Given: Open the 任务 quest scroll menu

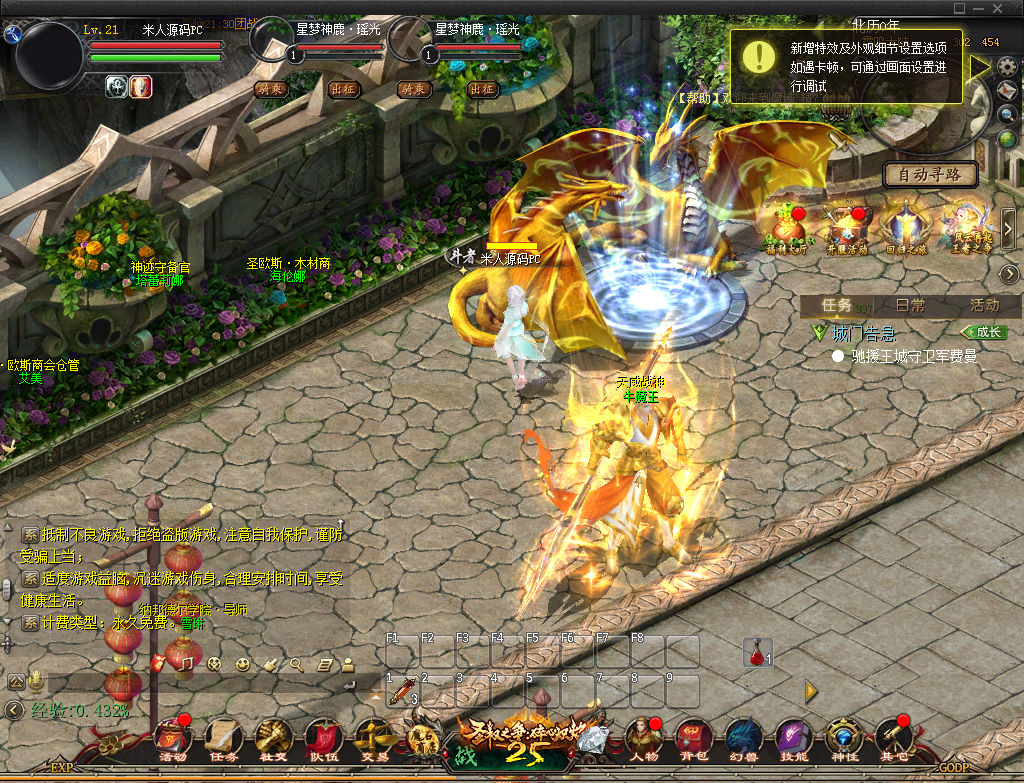Looking at the screenshot, I should (223, 739).
